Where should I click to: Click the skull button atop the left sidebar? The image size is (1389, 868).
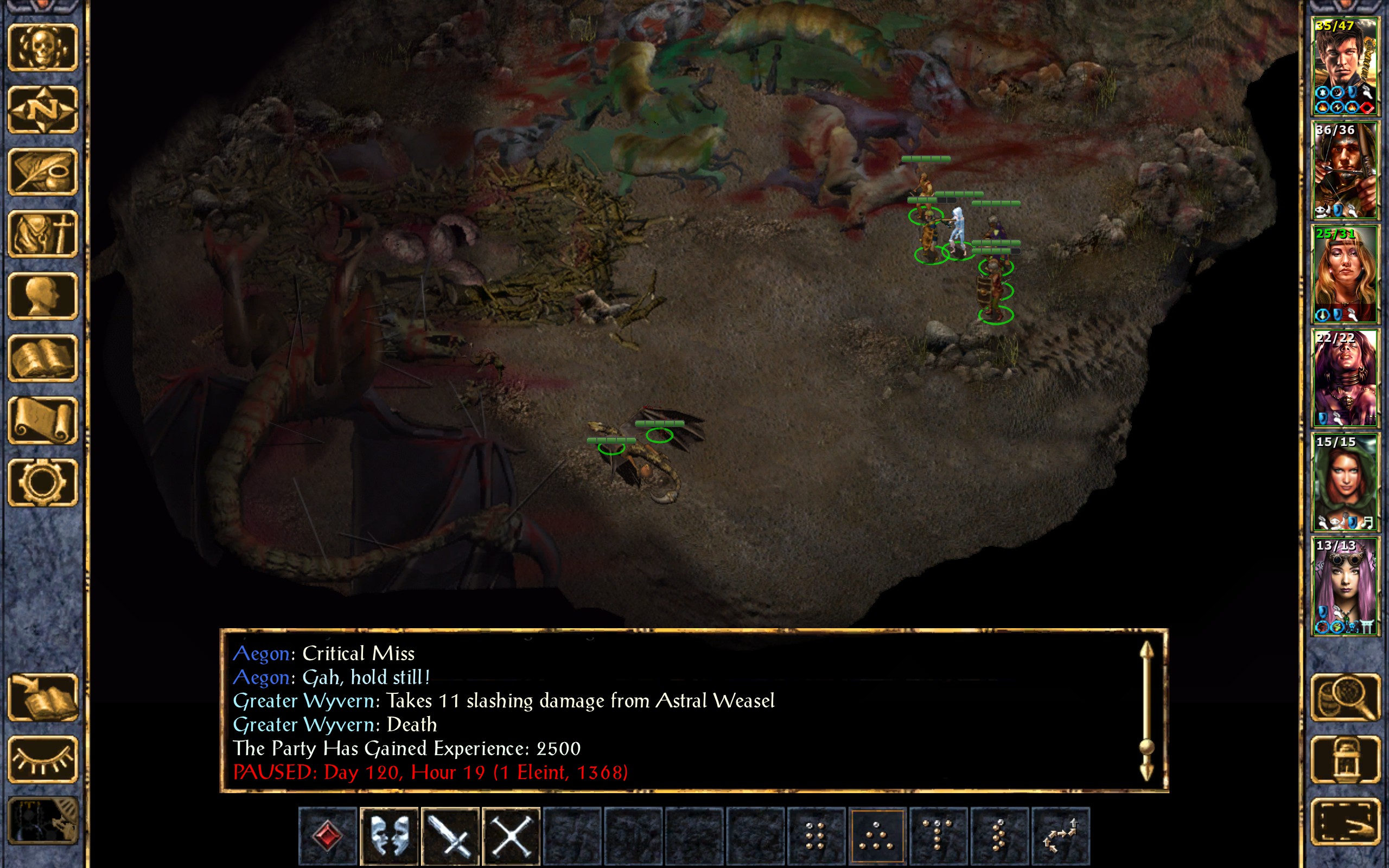click(x=43, y=47)
